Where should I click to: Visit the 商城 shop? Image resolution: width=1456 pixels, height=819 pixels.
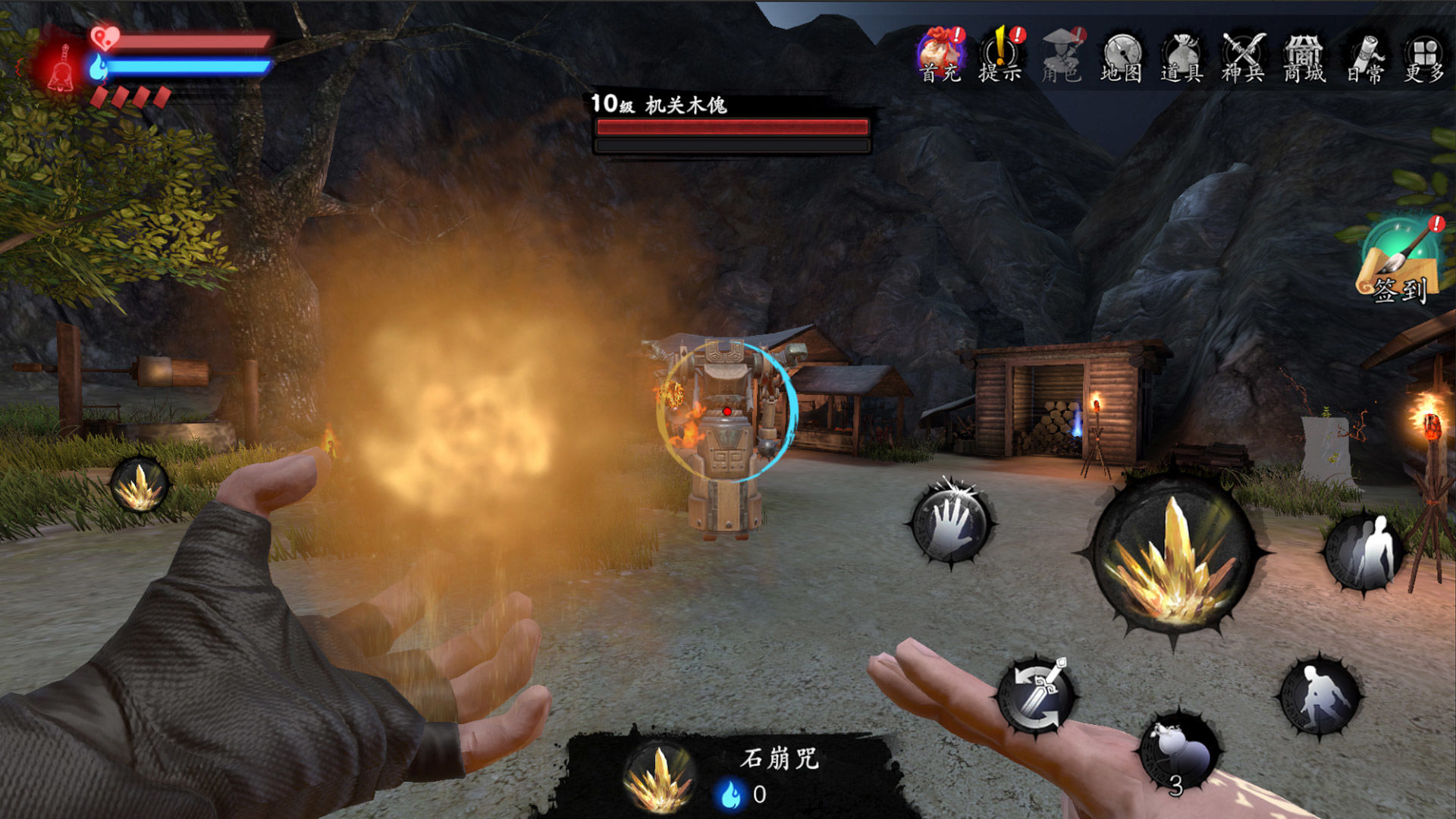1304,55
